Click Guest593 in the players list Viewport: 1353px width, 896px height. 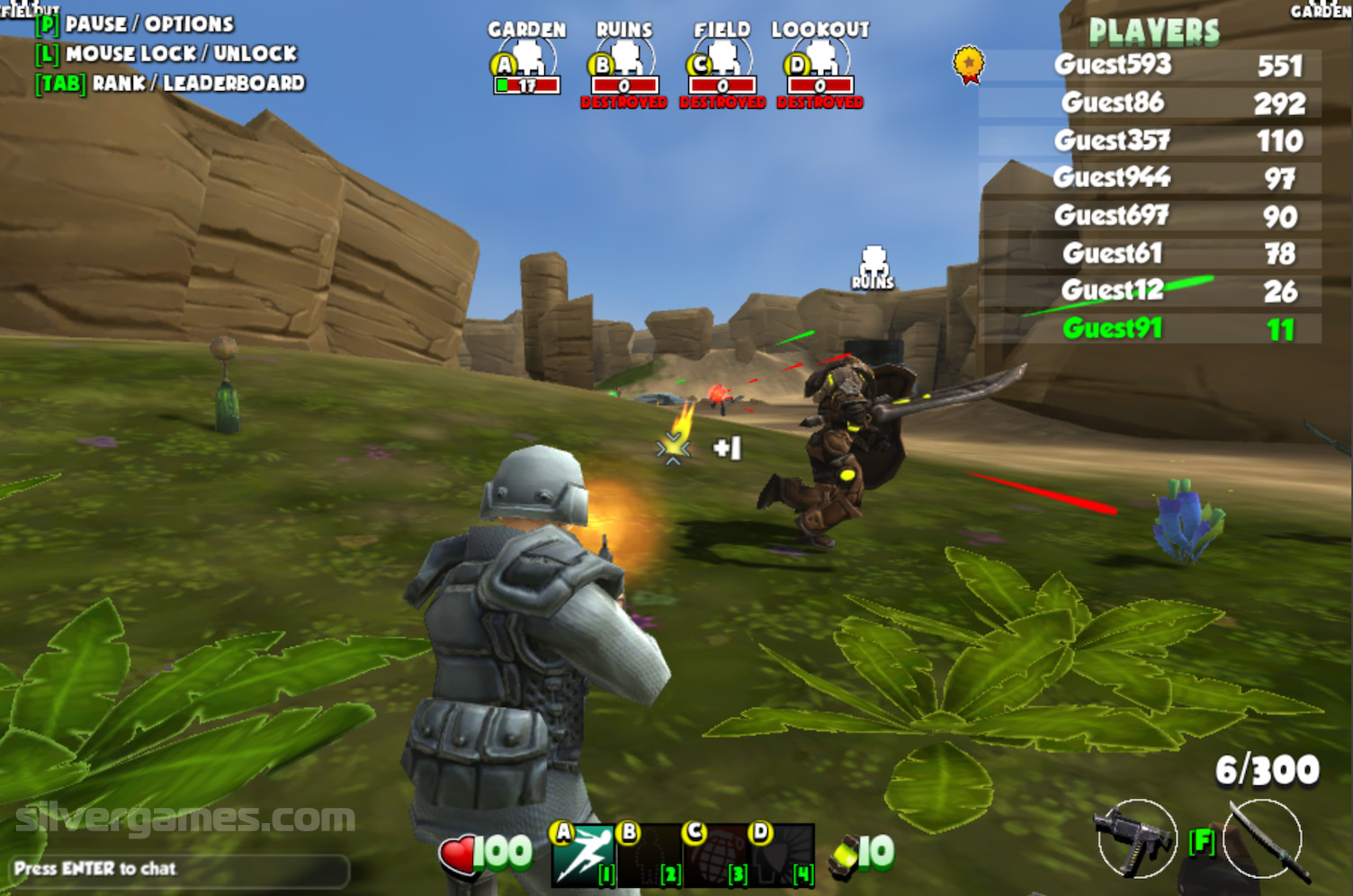point(1113,65)
